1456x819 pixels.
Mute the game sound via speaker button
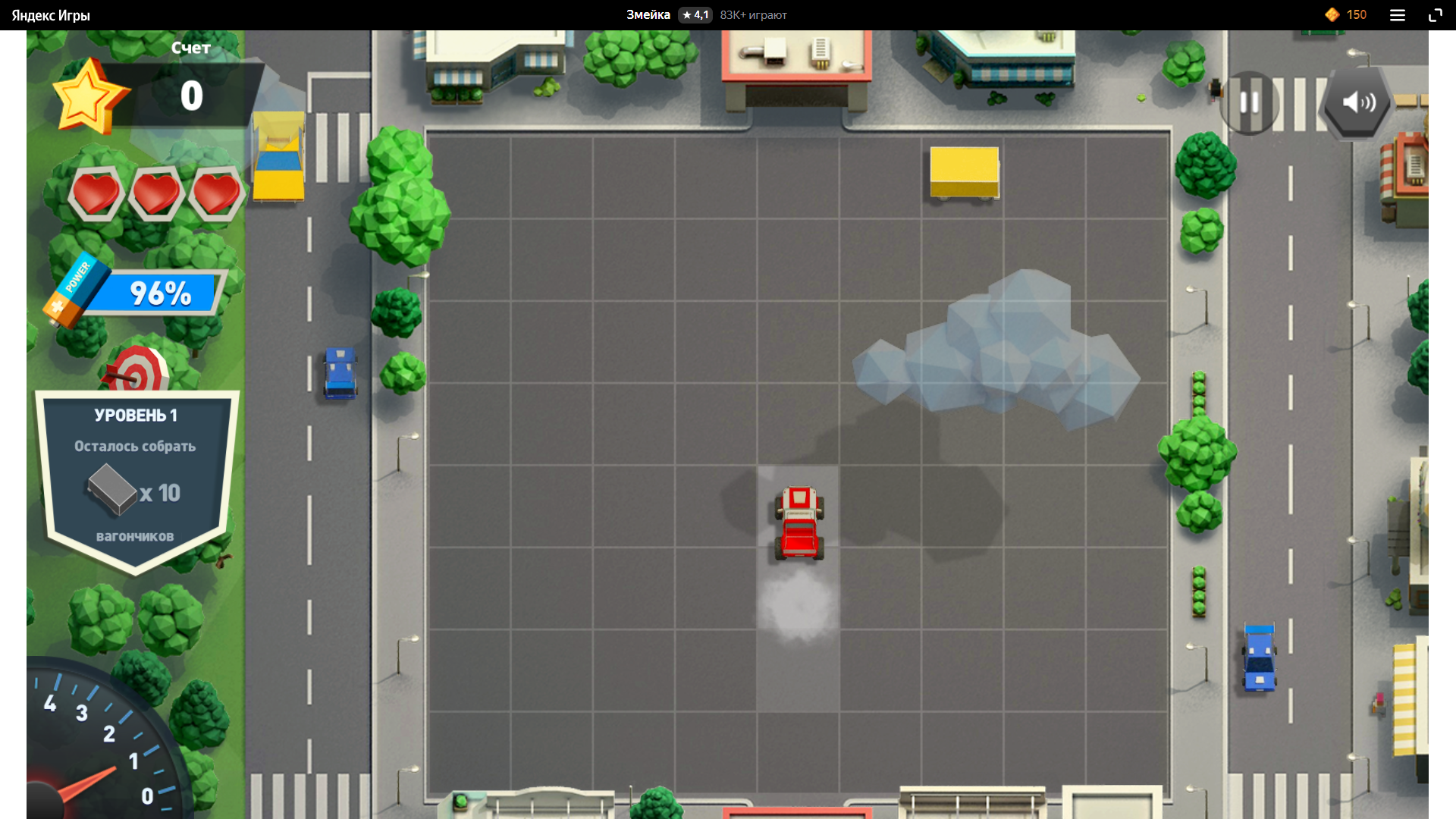coord(1355,104)
